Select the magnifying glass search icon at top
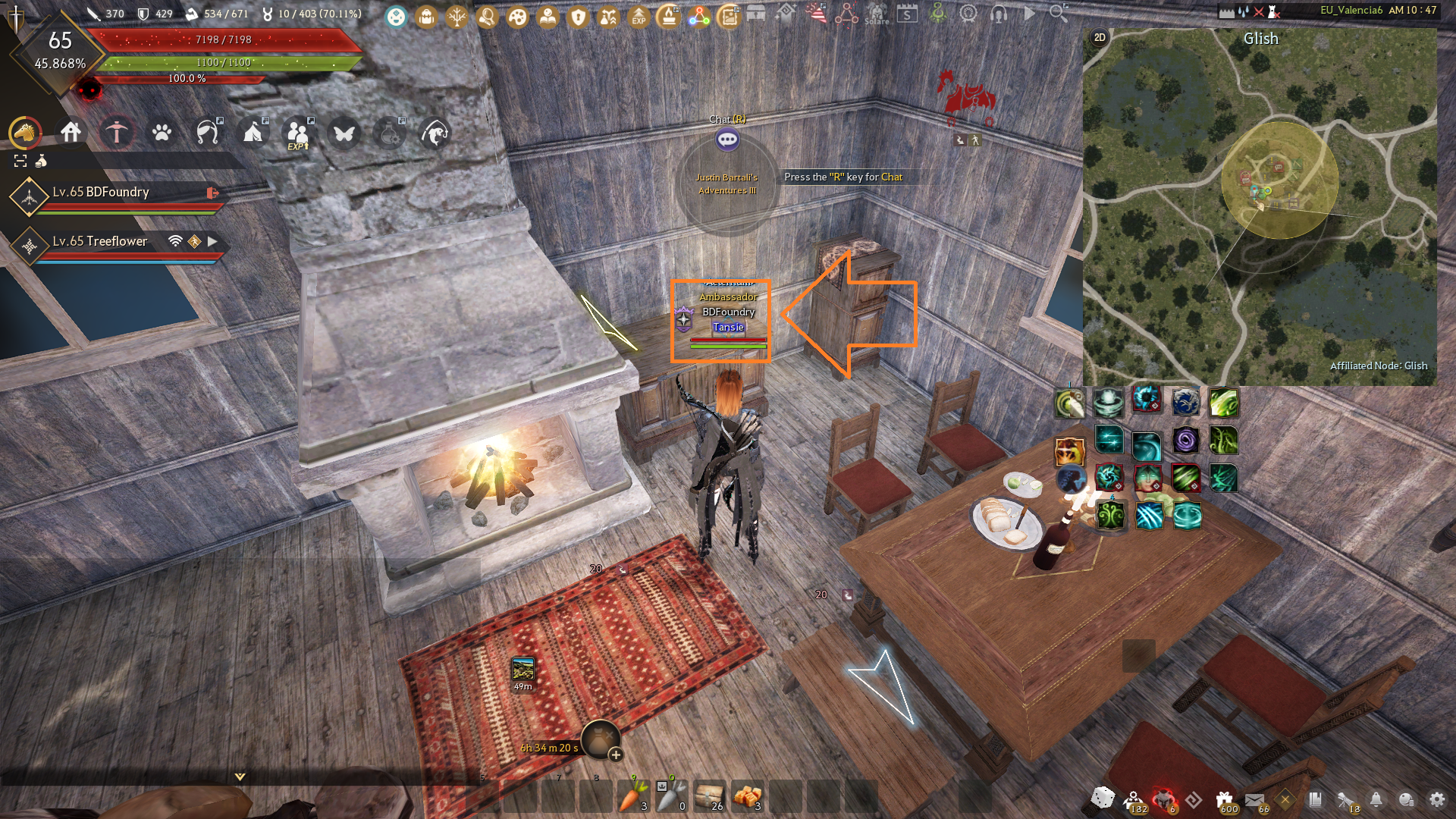This screenshot has height=819, width=1456. 1058,13
